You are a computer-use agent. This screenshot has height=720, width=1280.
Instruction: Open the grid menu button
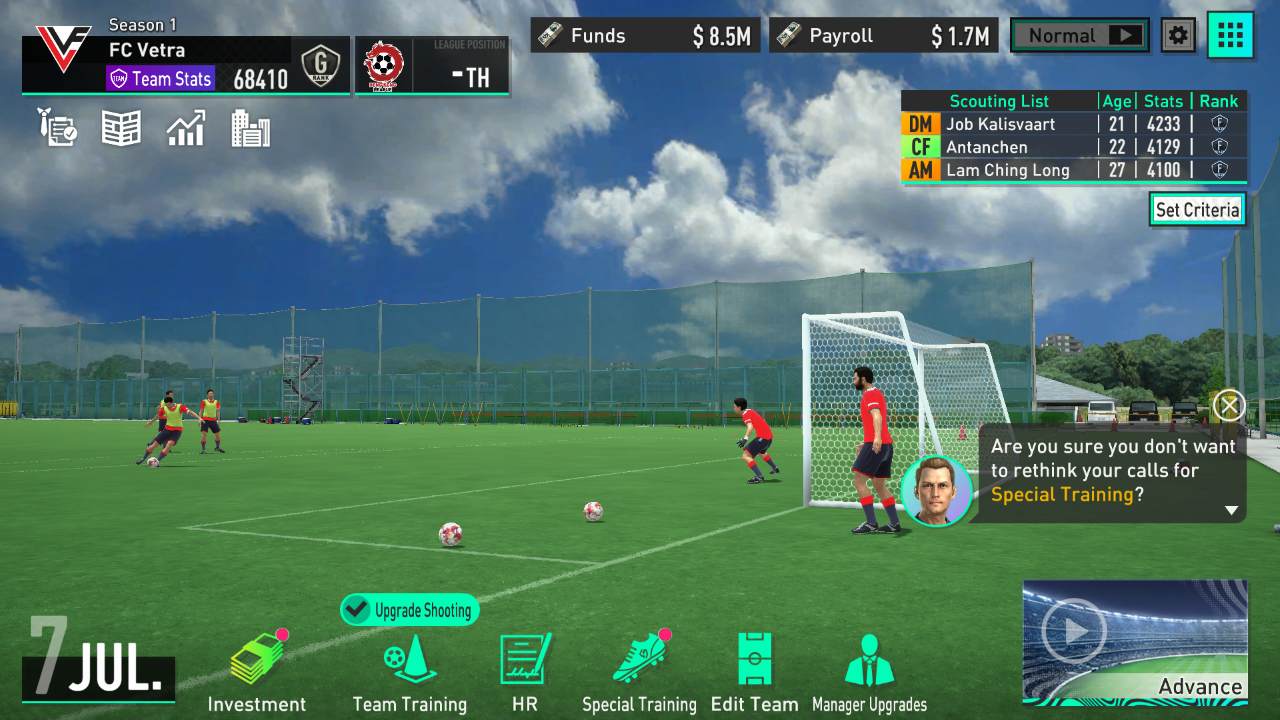[x=1230, y=36]
